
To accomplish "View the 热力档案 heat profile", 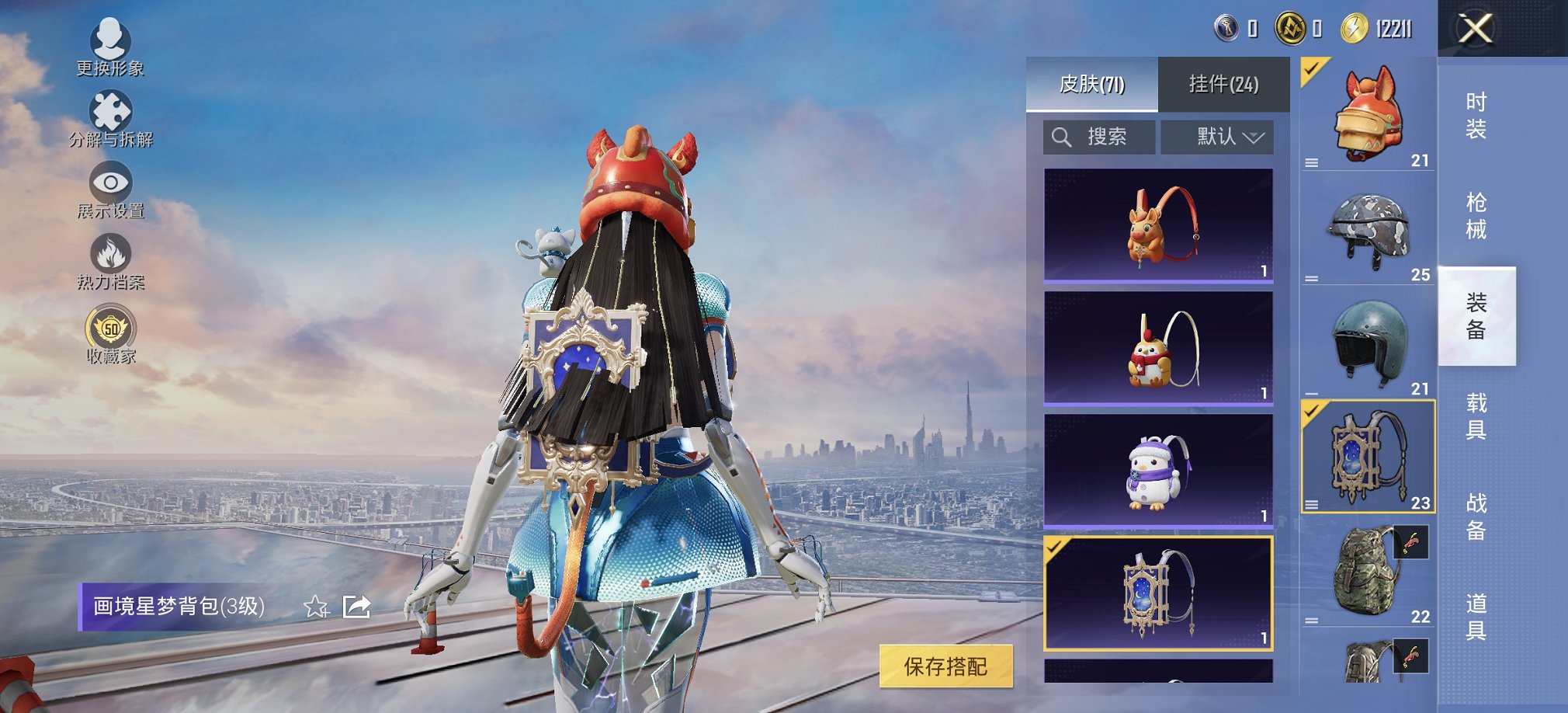I will (x=112, y=256).
